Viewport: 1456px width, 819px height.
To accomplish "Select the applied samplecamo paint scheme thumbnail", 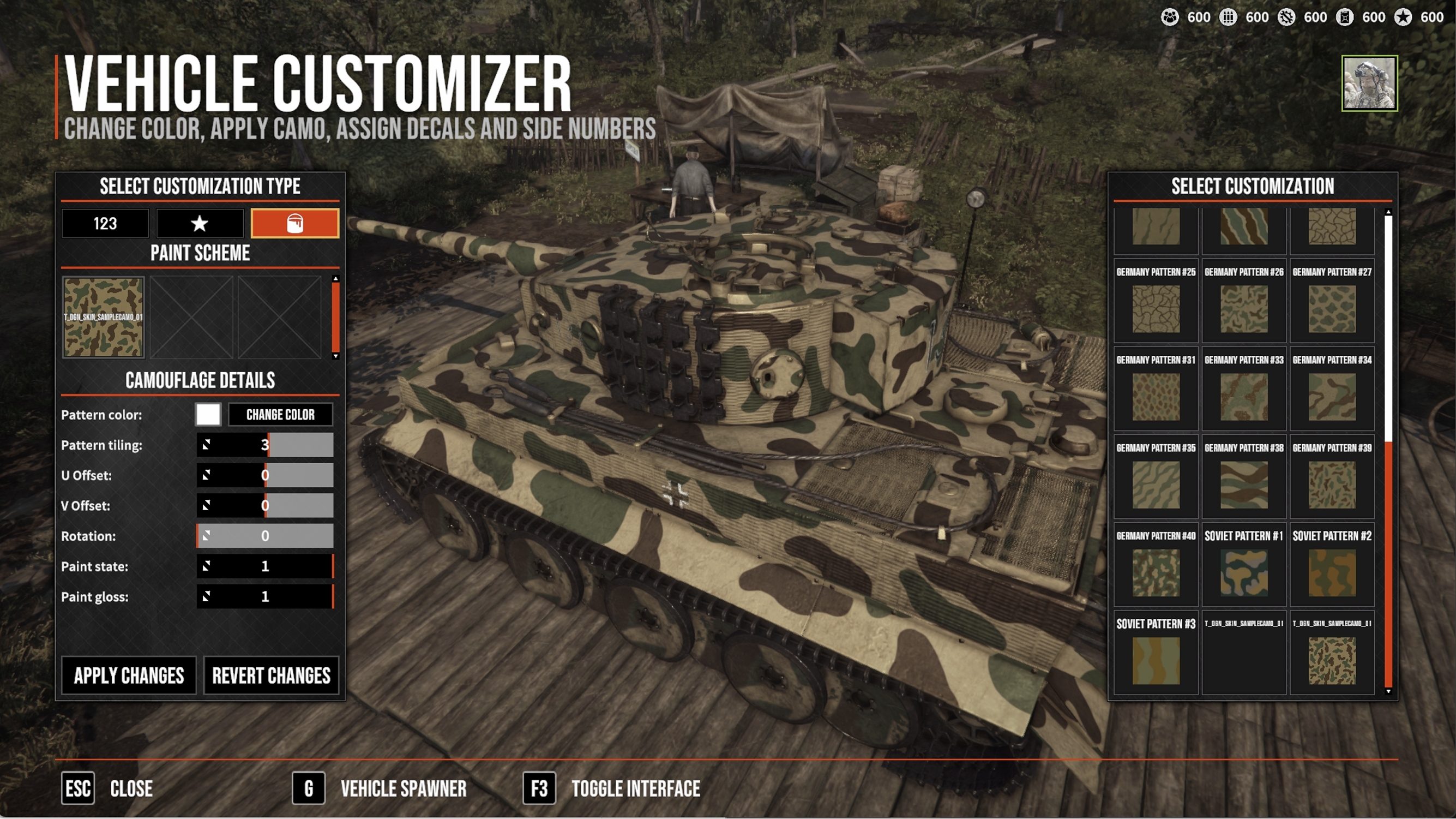I will 104,318.
